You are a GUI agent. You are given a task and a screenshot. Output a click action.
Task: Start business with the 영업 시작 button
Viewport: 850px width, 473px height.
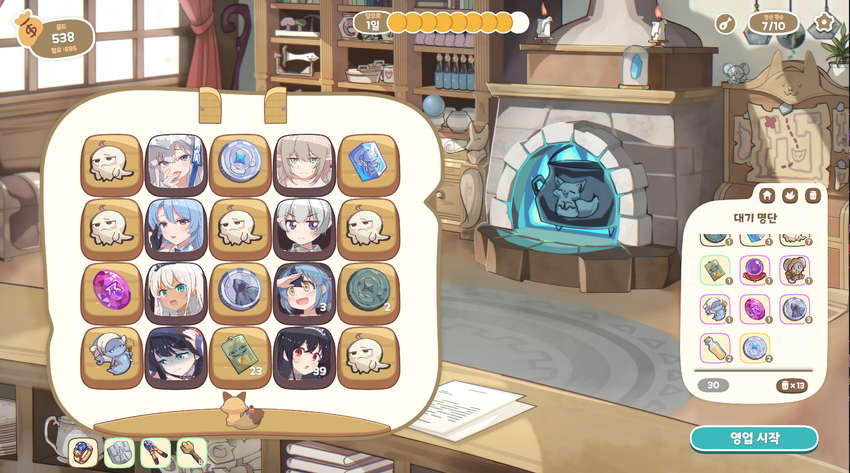pyautogui.click(x=753, y=438)
